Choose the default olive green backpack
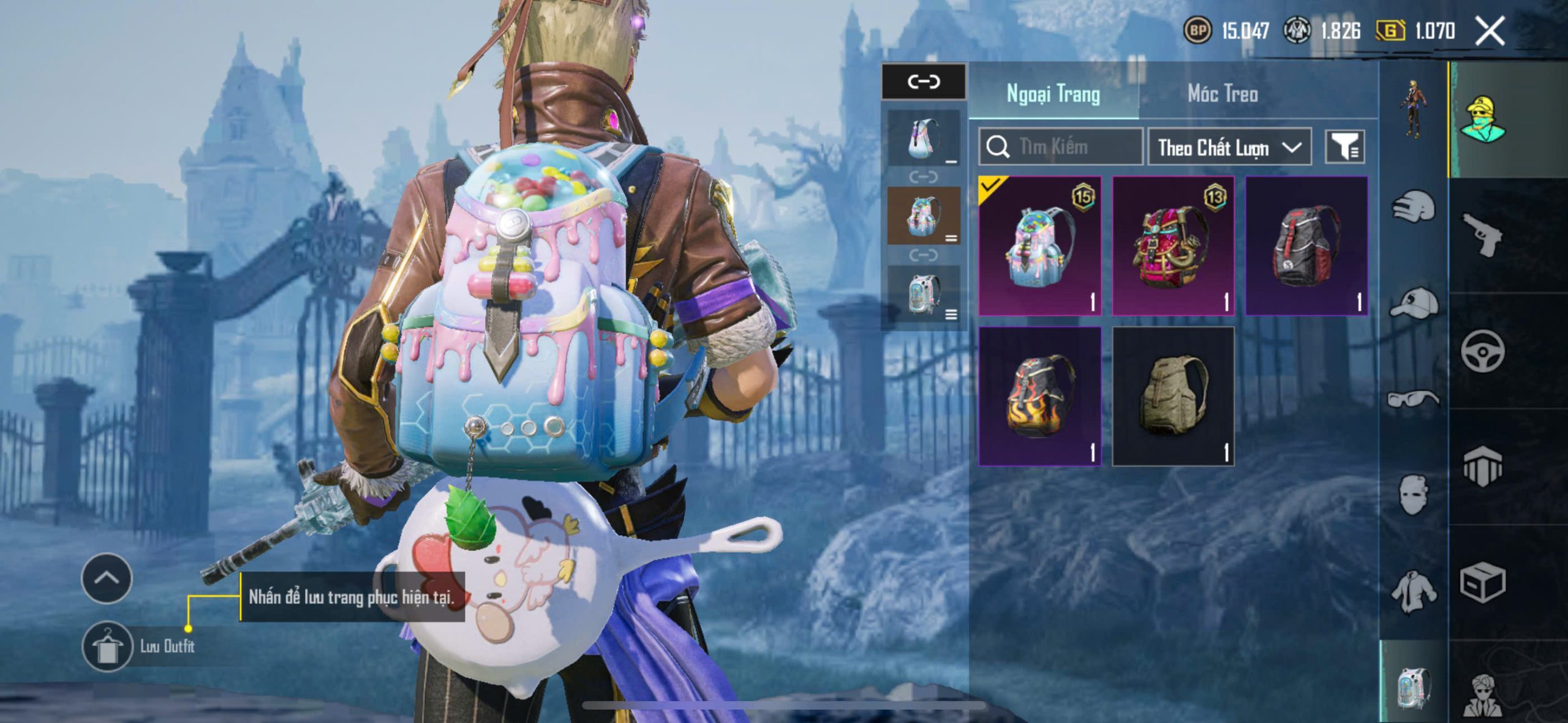1568x723 pixels. [x=1173, y=396]
